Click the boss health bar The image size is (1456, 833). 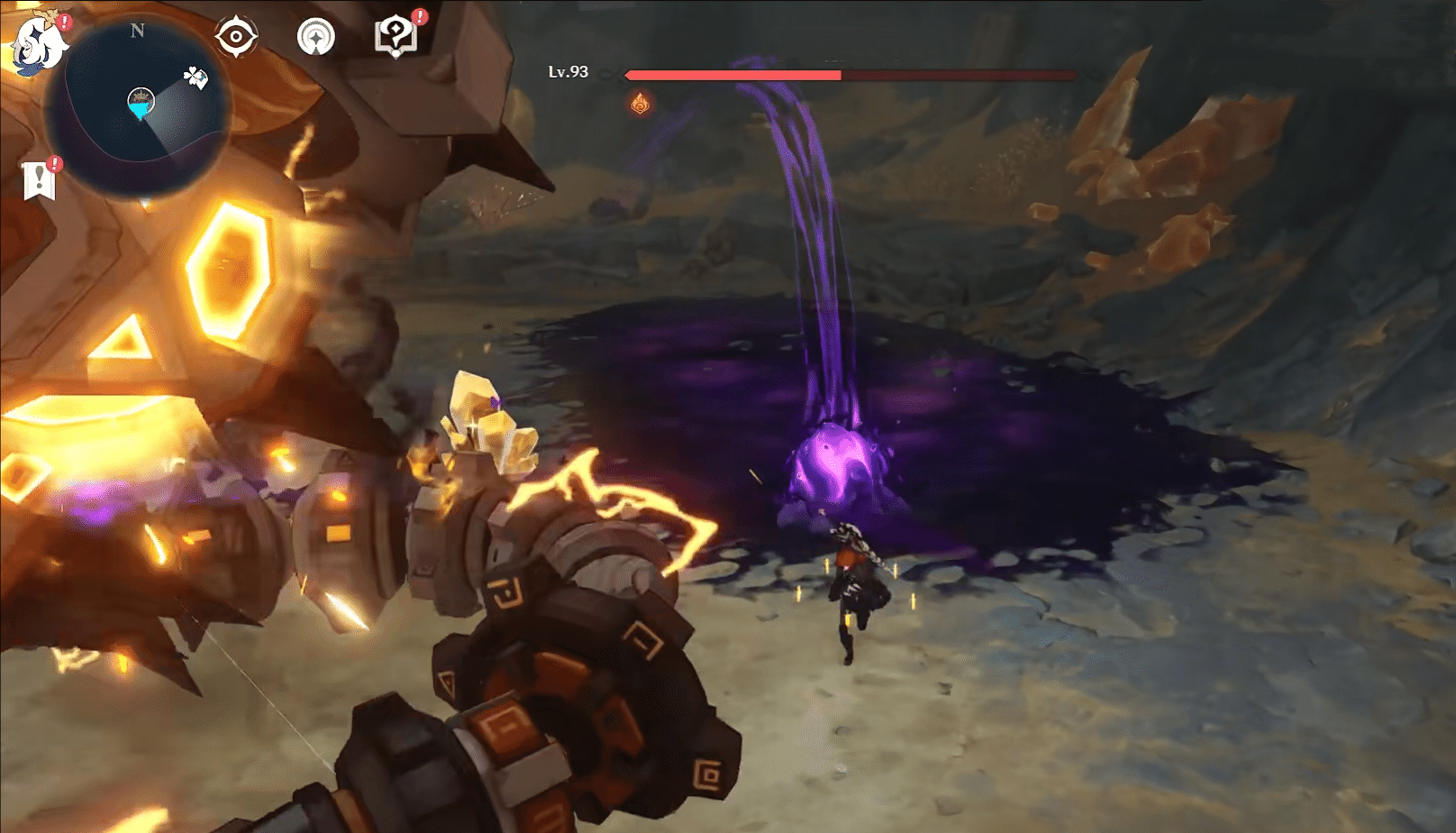[847, 75]
